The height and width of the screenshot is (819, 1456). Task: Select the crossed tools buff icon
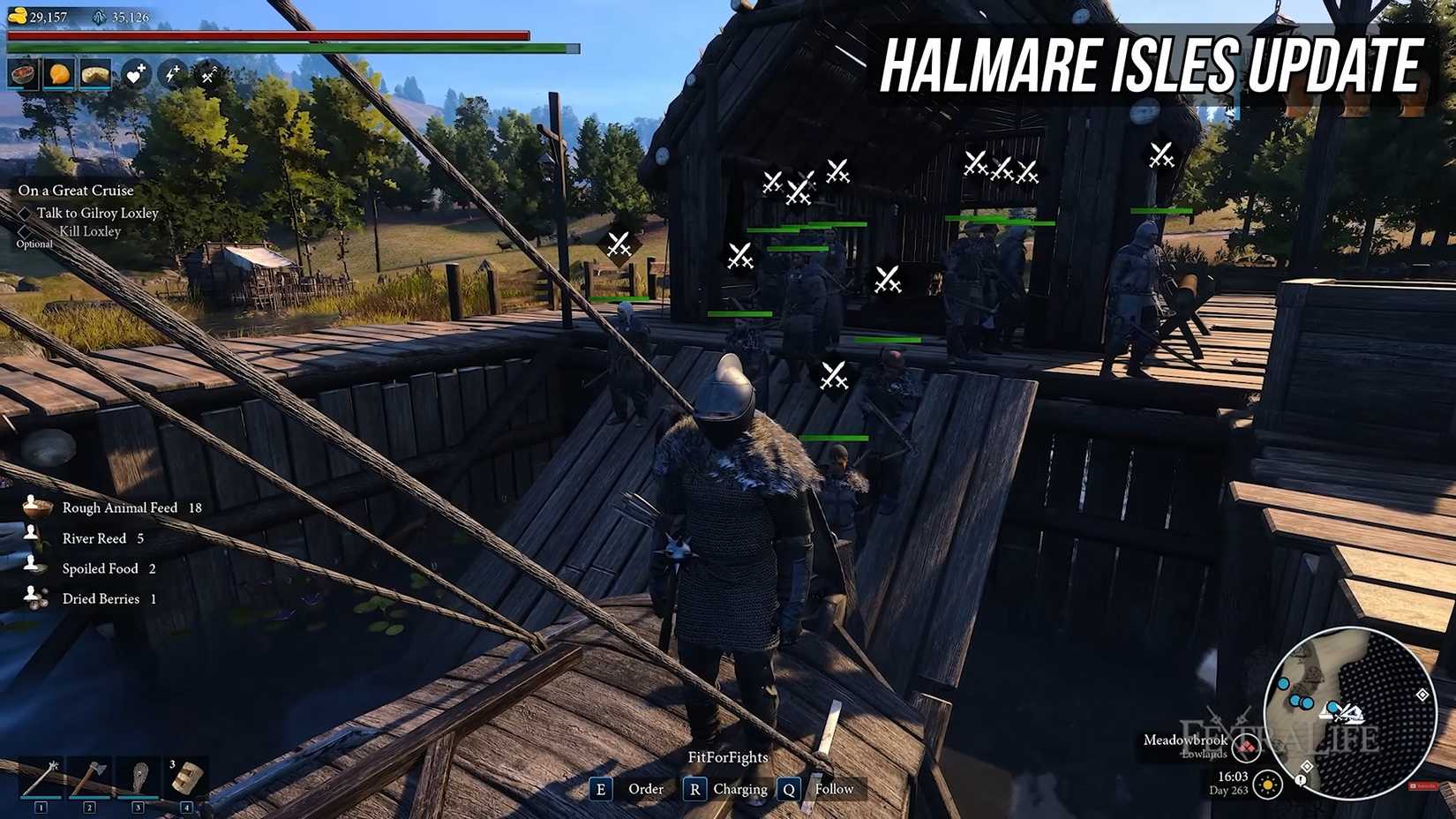click(x=208, y=74)
